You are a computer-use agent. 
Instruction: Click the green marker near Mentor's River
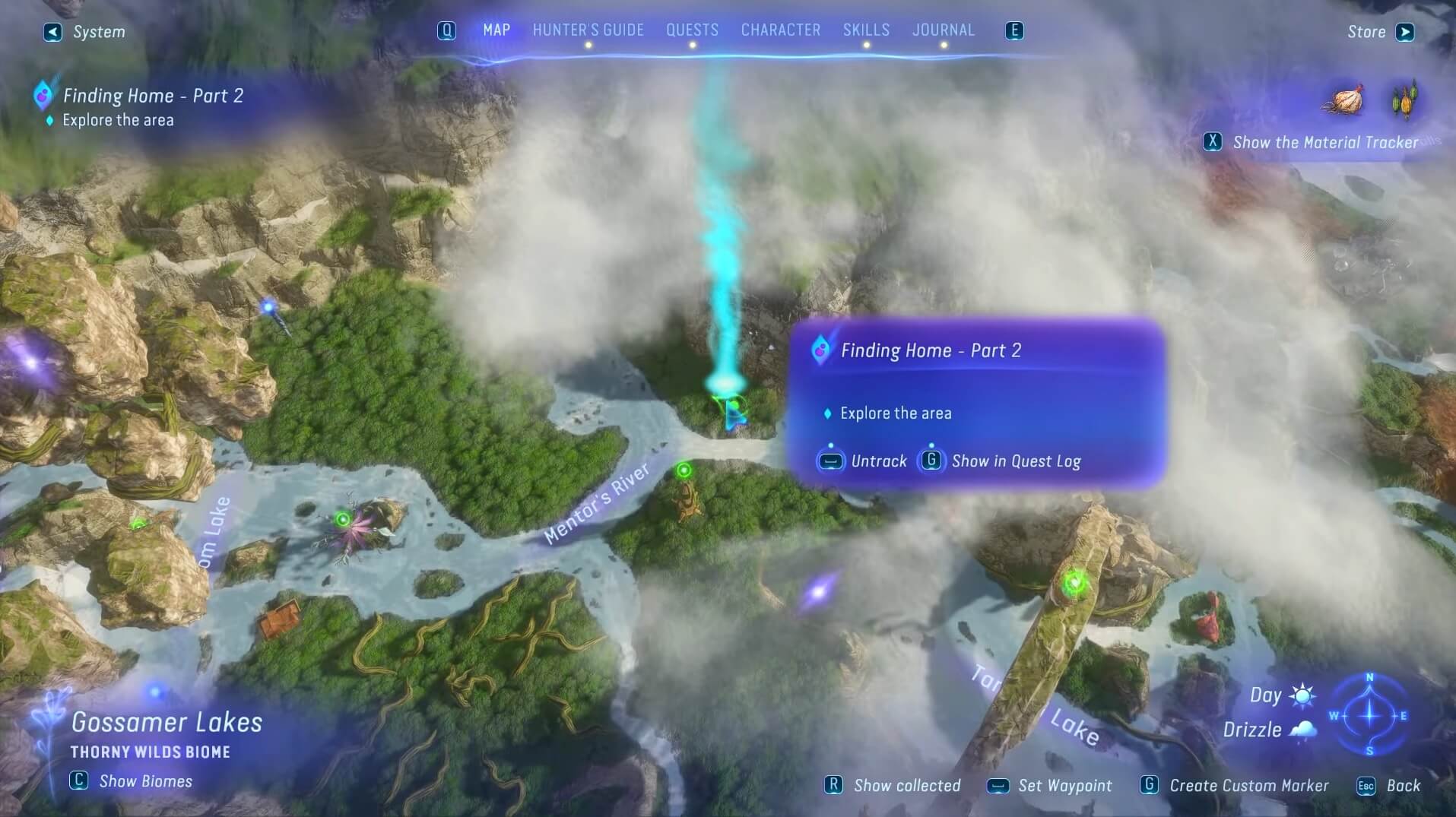pos(685,471)
